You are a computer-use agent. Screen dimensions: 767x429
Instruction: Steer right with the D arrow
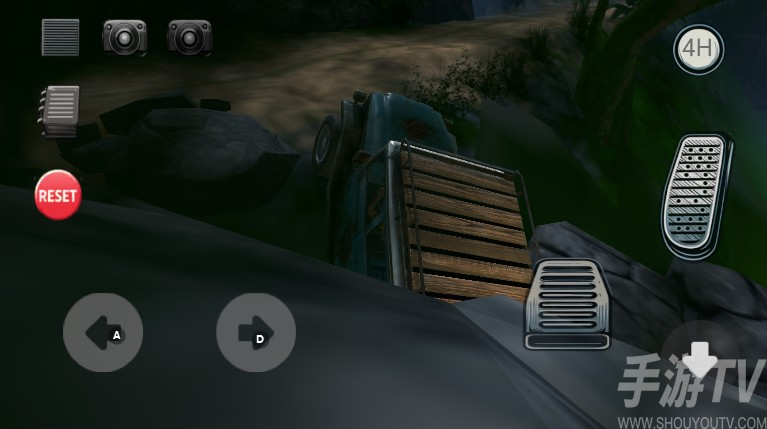coord(255,333)
